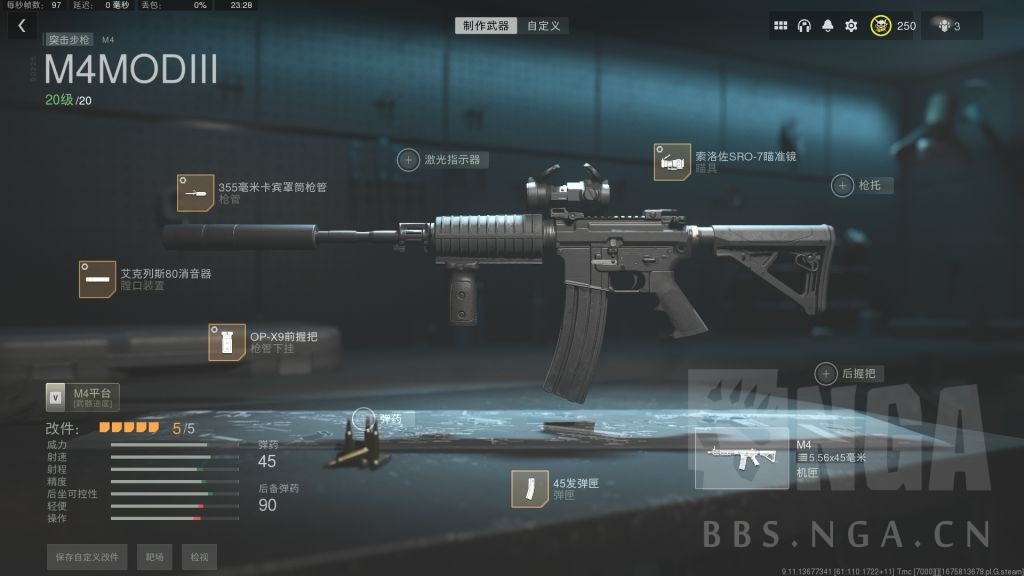Open the notifications bell

click(x=828, y=26)
